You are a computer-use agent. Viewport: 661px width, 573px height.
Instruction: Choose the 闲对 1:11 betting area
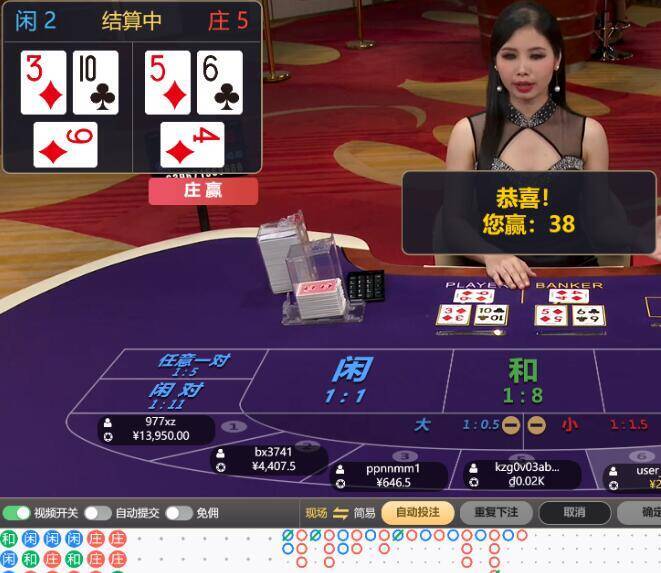point(175,395)
